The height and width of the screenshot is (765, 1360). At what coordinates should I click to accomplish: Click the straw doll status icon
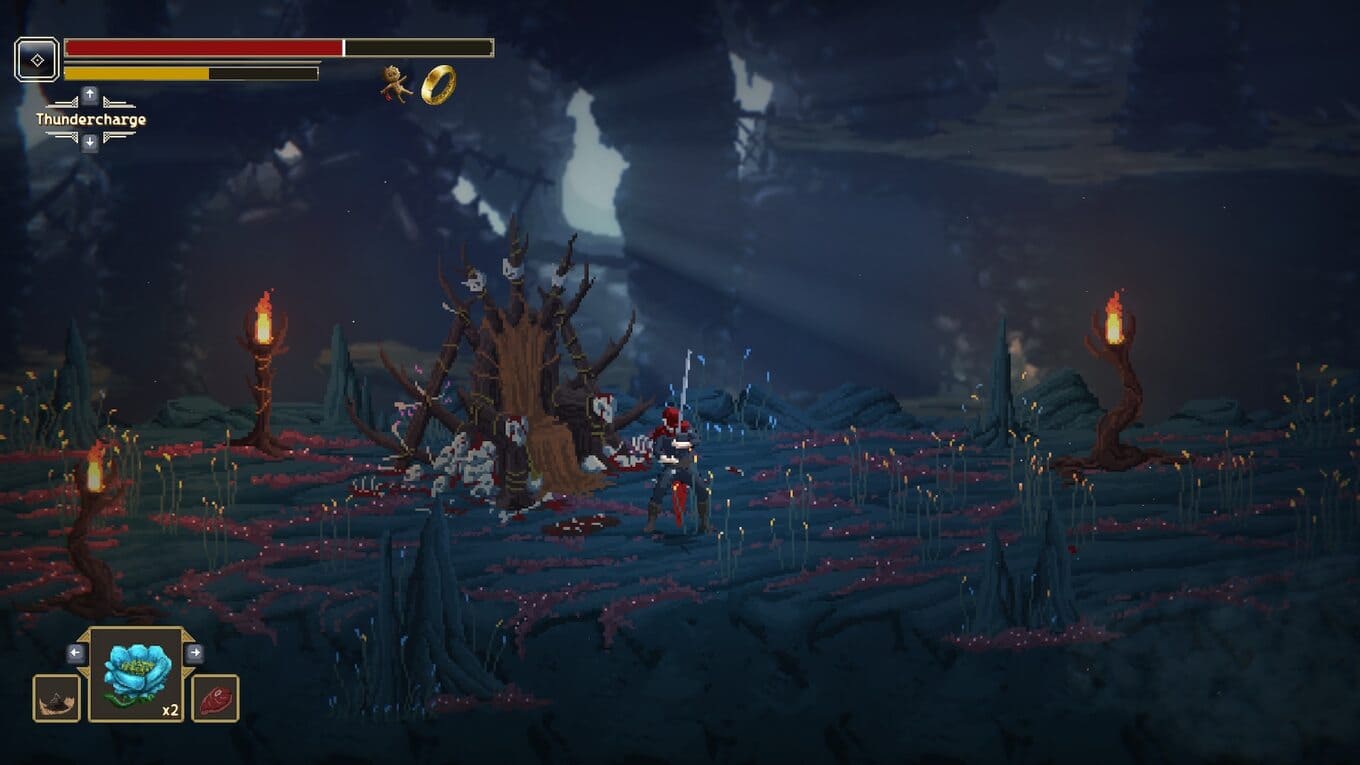coord(396,84)
